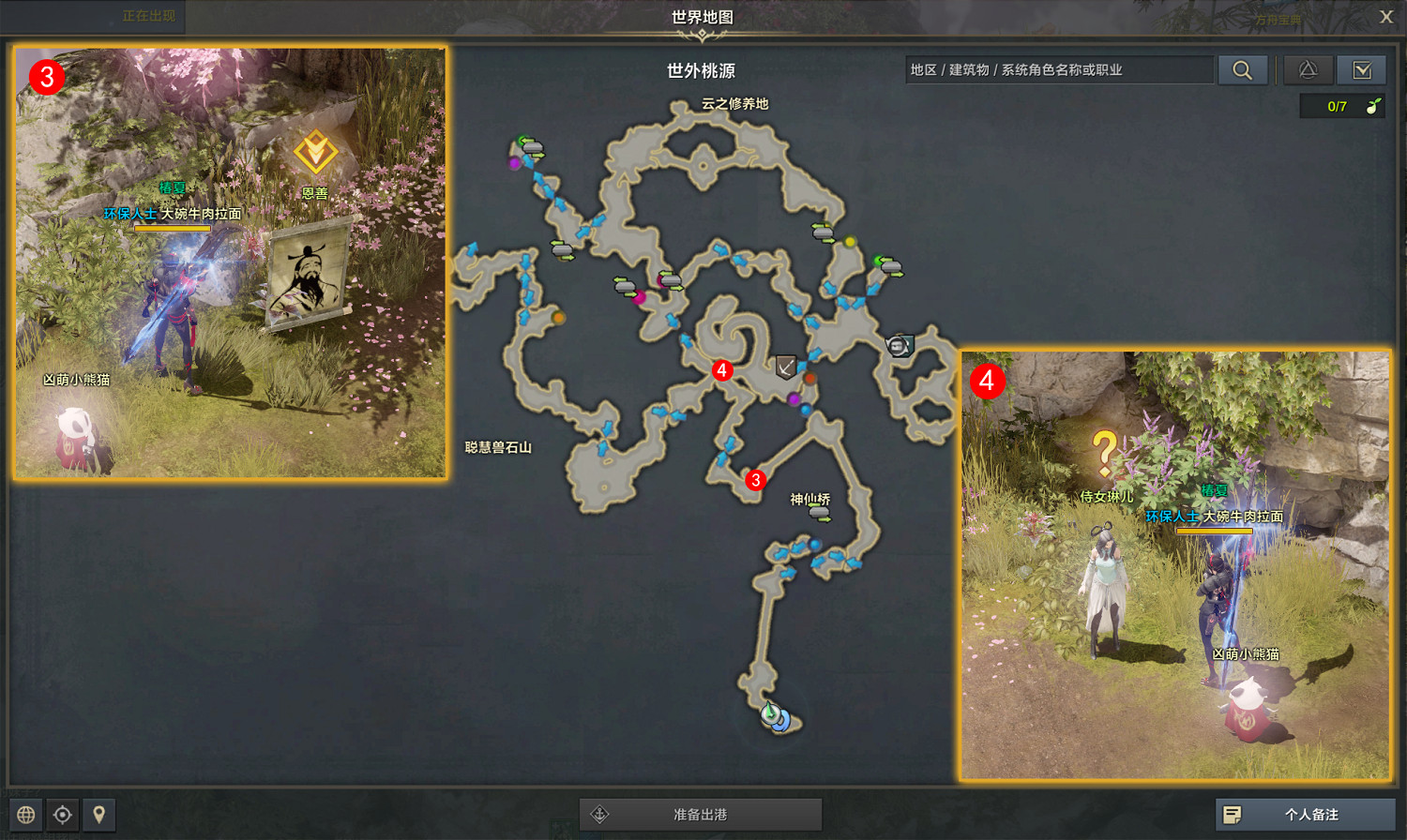Click the sprout icon beside the 0/7 counter

pyautogui.click(x=1372, y=106)
